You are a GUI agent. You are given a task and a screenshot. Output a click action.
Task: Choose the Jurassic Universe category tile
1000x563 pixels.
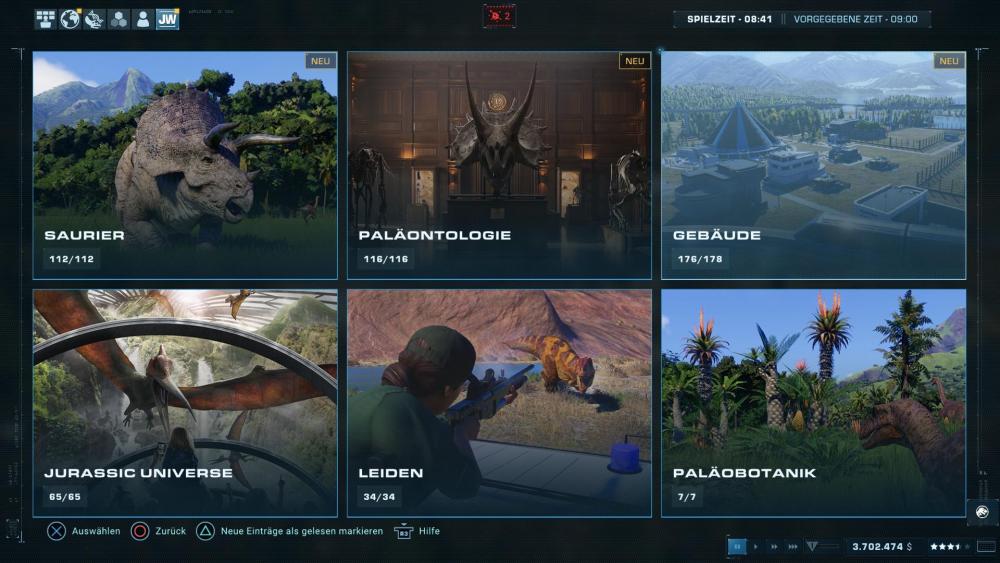pyautogui.click(x=185, y=403)
